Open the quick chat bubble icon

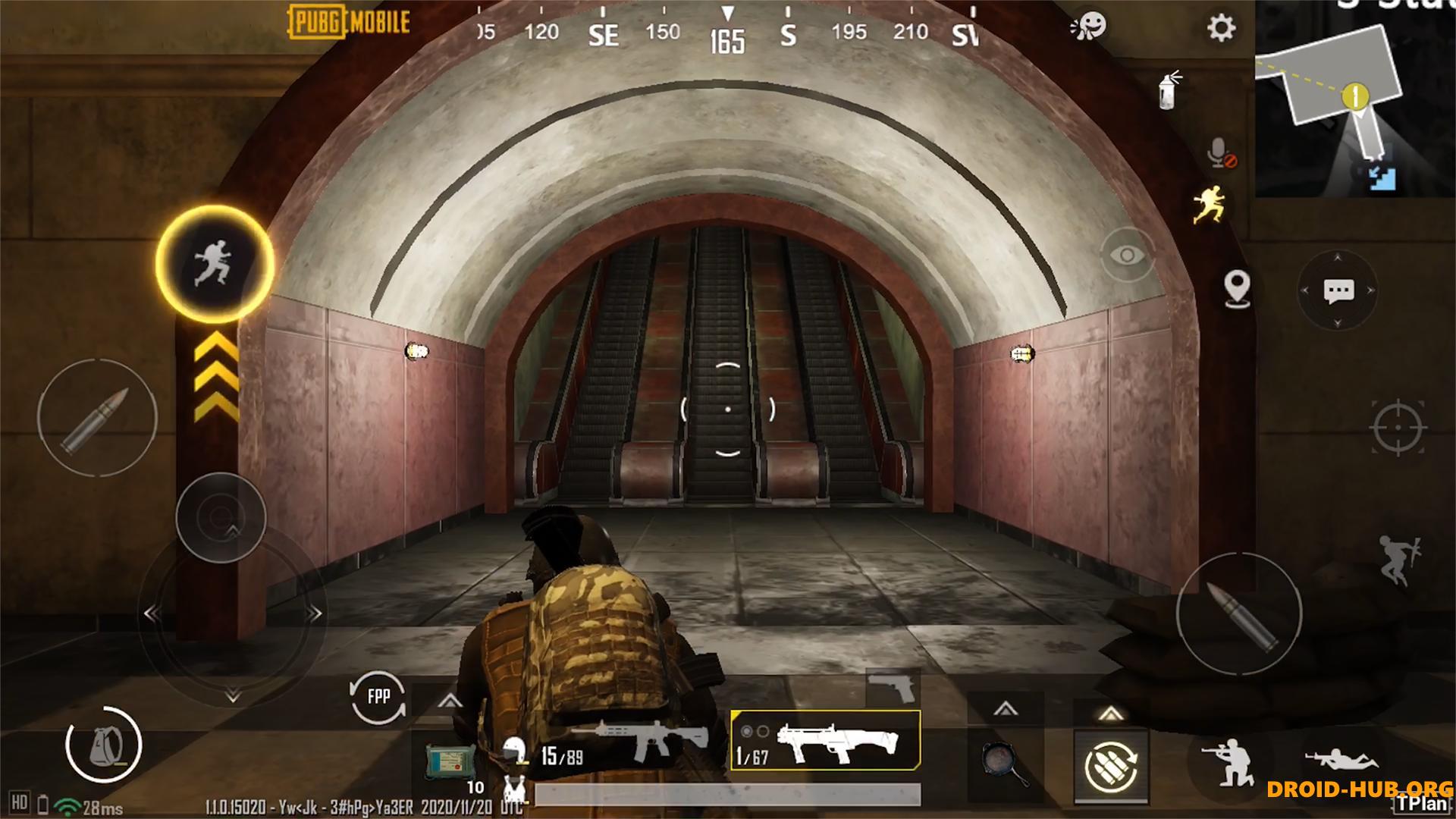click(x=1339, y=289)
